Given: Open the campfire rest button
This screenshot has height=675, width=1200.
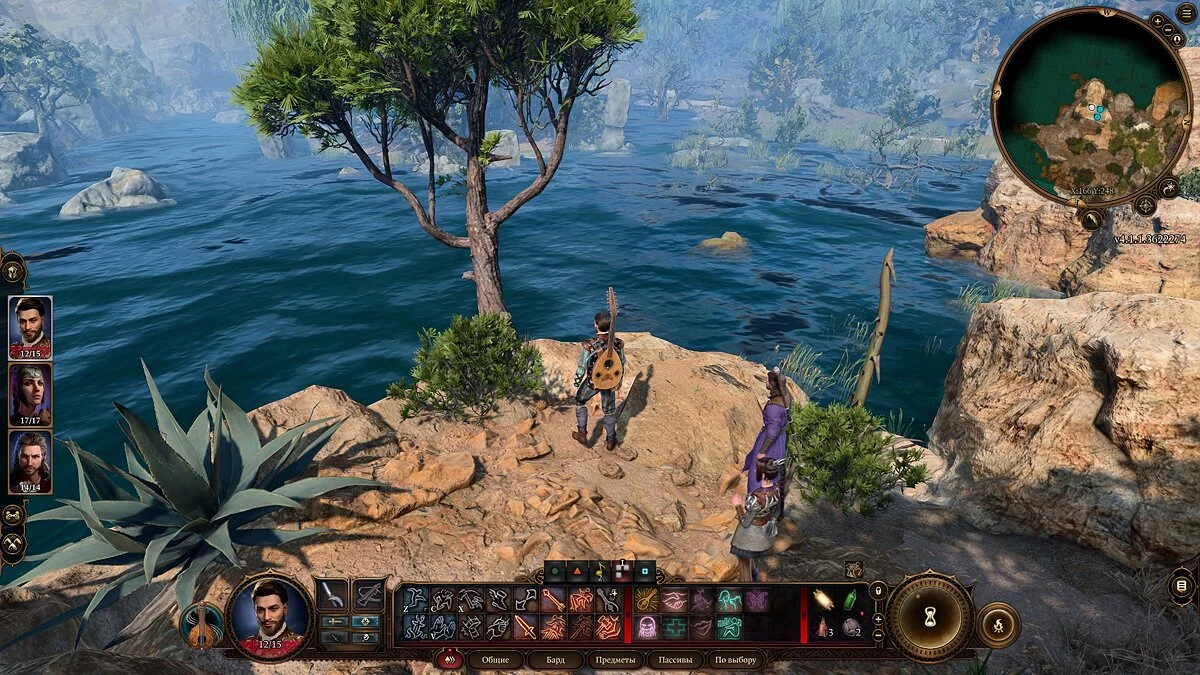Looking at the screenshot, I should pyautogui.click(x=997, y=624).
